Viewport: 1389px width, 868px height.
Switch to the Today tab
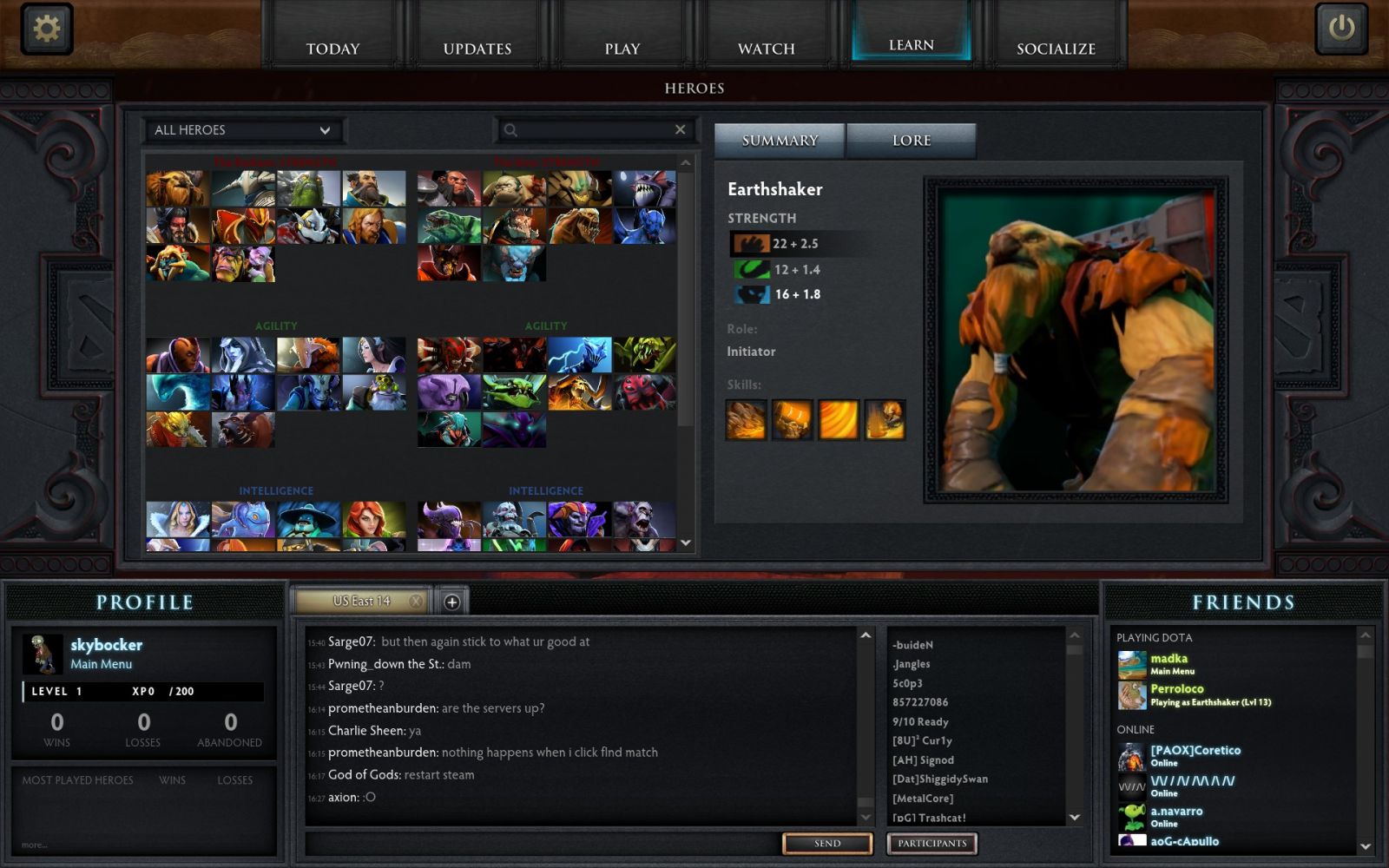(x=332, y=49)
